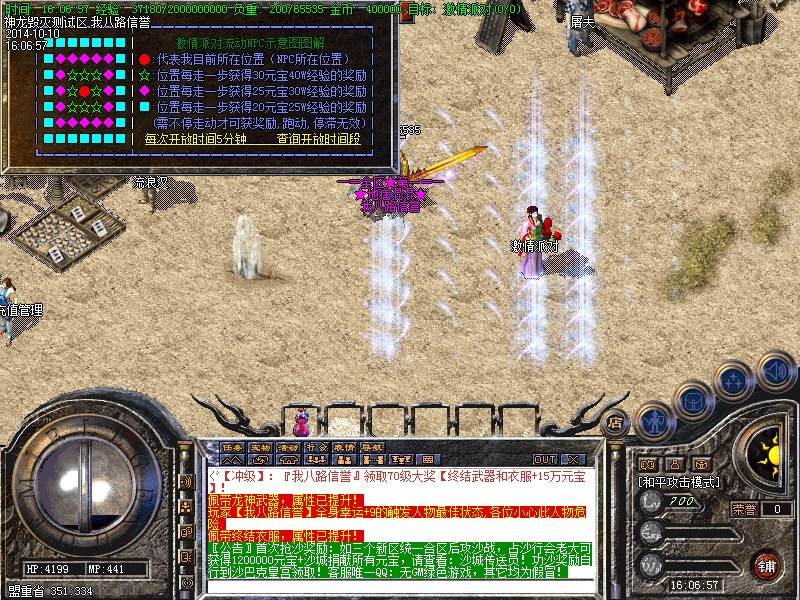
Task: Open the 行会 guild tab
Action: point(317,447)
